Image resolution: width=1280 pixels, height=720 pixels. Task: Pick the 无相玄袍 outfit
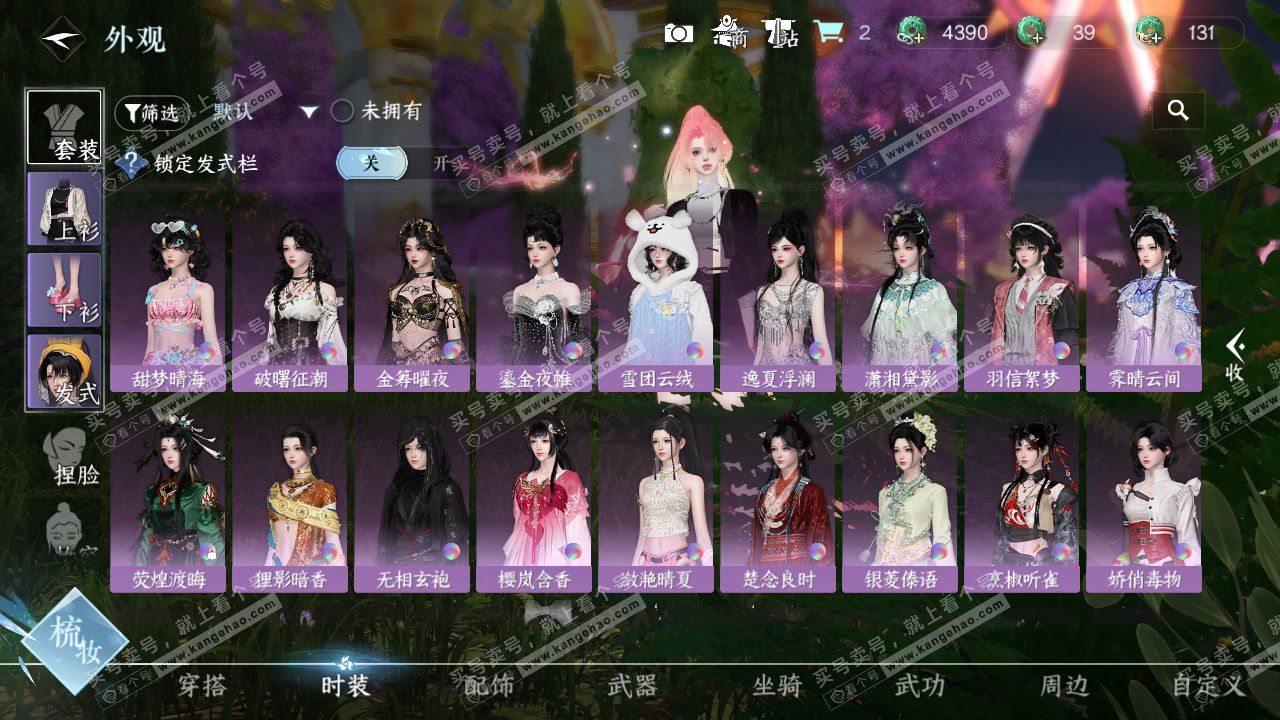pos(412,500)
